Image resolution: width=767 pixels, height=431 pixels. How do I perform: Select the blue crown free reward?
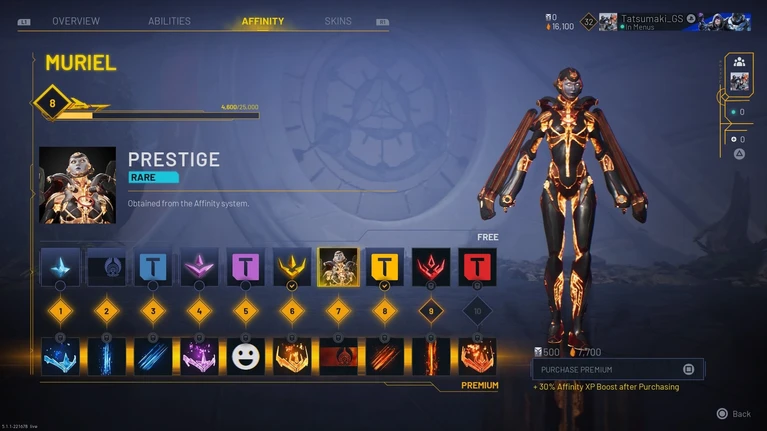60,267
